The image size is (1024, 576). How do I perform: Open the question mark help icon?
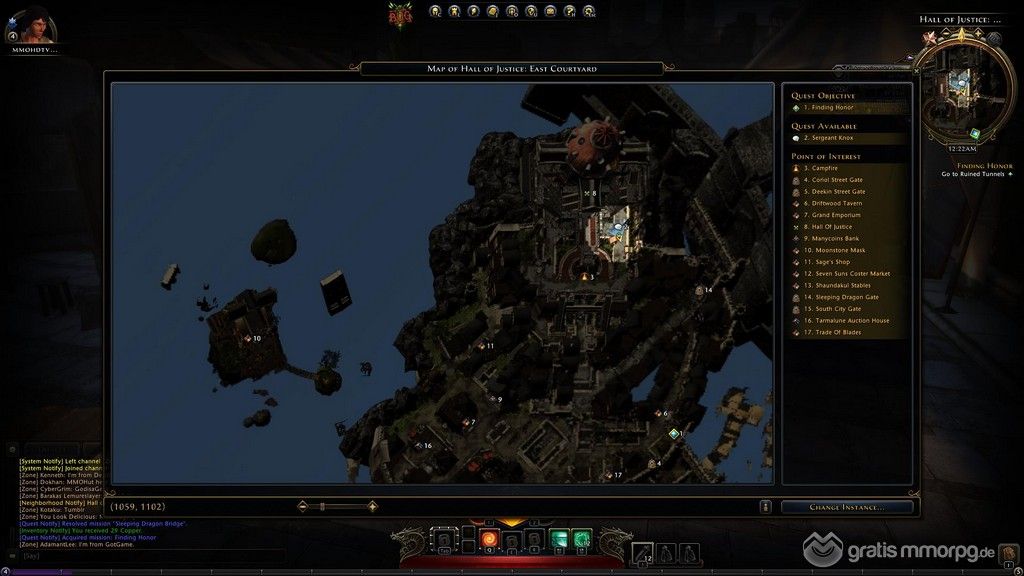[x=568, y=12]
